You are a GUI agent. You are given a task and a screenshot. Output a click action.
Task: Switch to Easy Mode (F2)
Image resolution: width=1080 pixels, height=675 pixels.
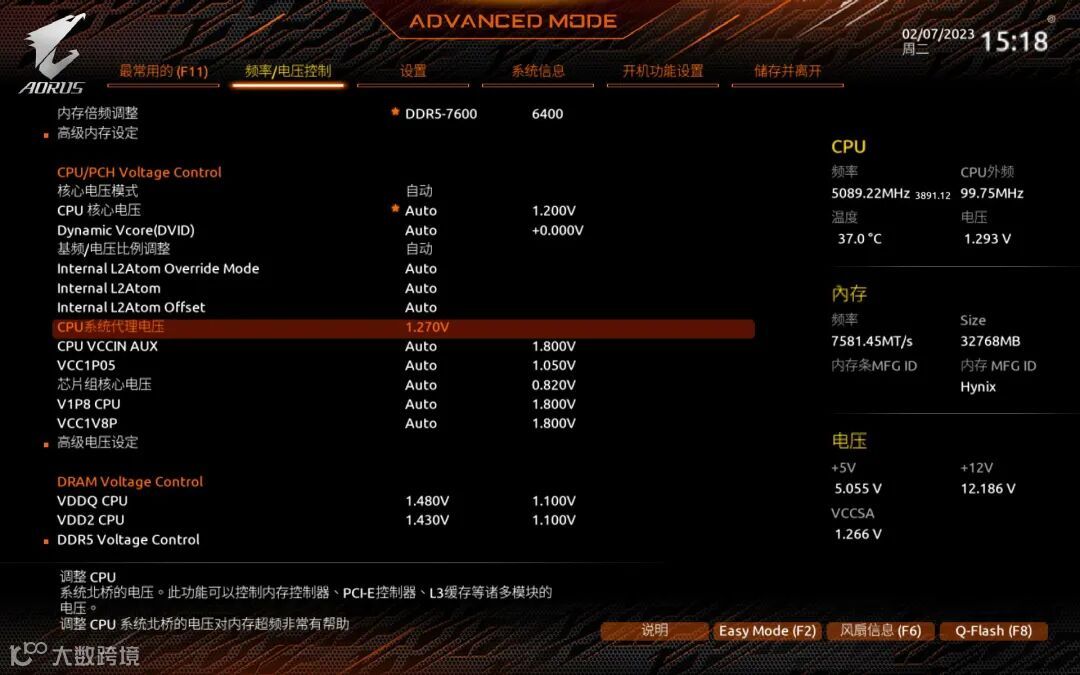(767, 631)
